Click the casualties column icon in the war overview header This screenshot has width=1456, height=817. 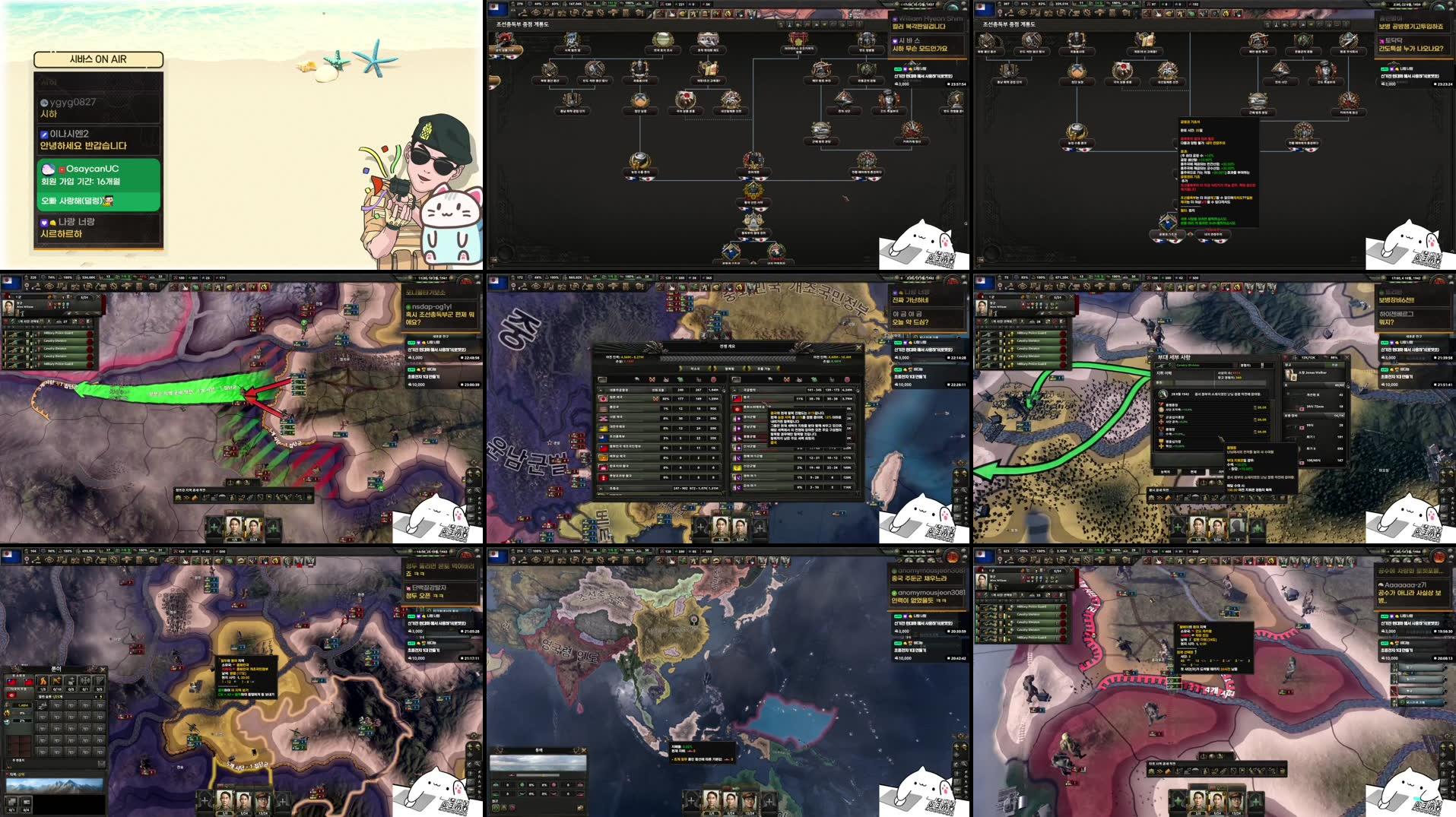pyautogui.click(x=714, y=380)
